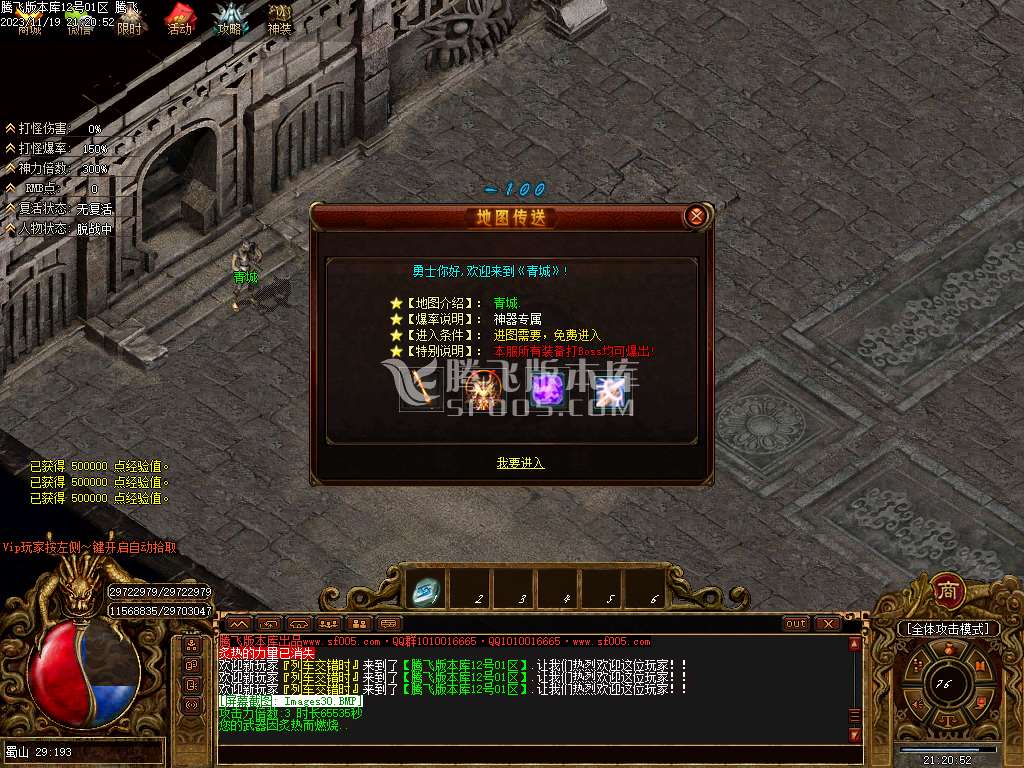The width and height of the screenshot is (1024, 768).
Task: Open the 限时 limited-time event icon
Action: coord(129,20)
